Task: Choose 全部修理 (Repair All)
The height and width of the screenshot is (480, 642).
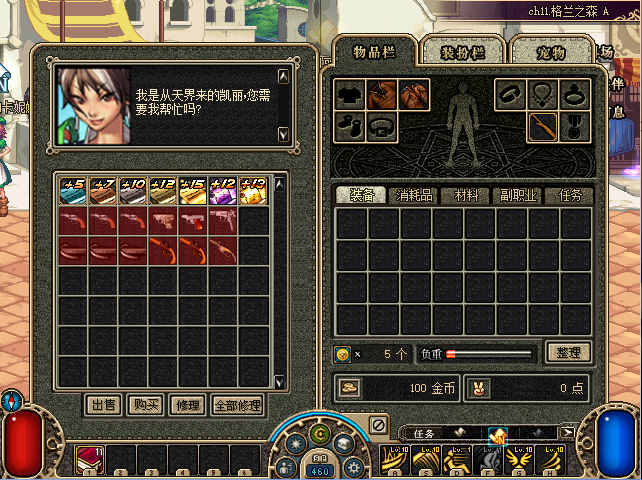Action: point(237,405)
